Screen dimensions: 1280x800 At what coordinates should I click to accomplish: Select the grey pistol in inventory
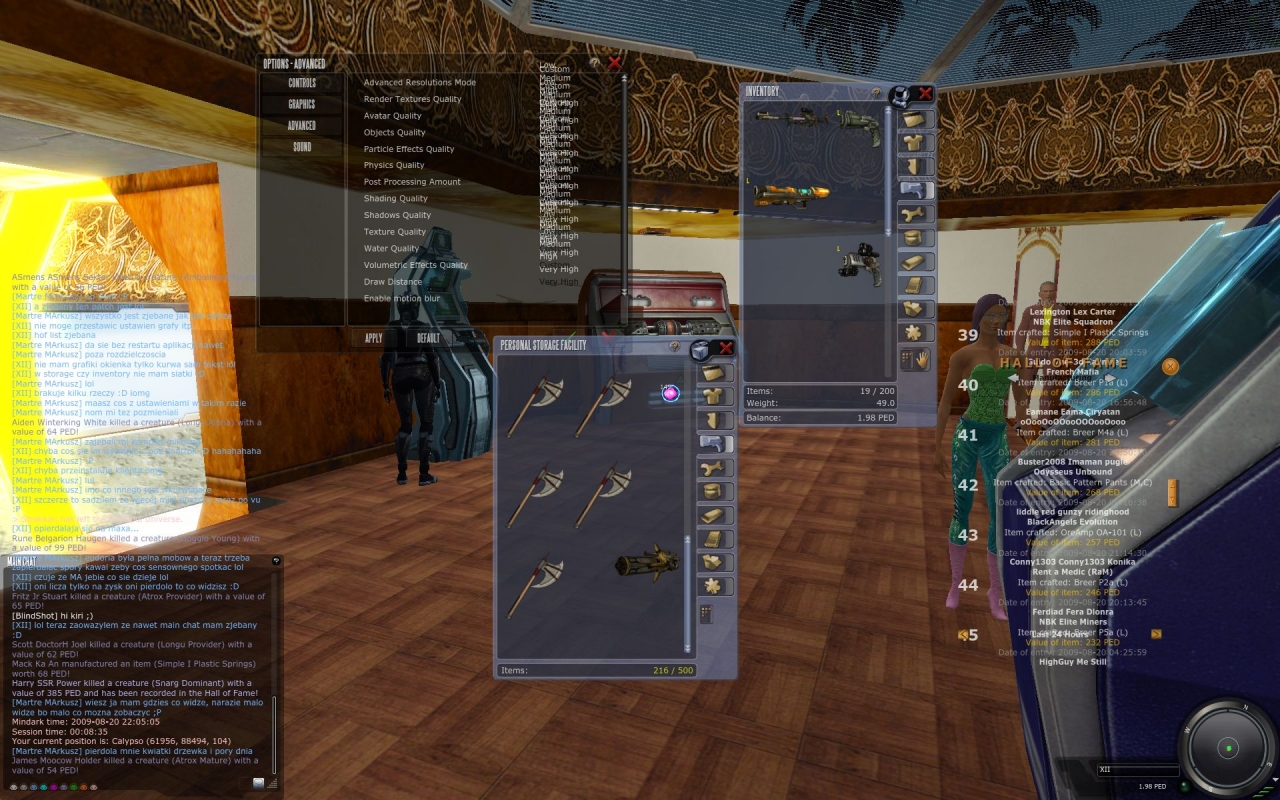[858, 262]
